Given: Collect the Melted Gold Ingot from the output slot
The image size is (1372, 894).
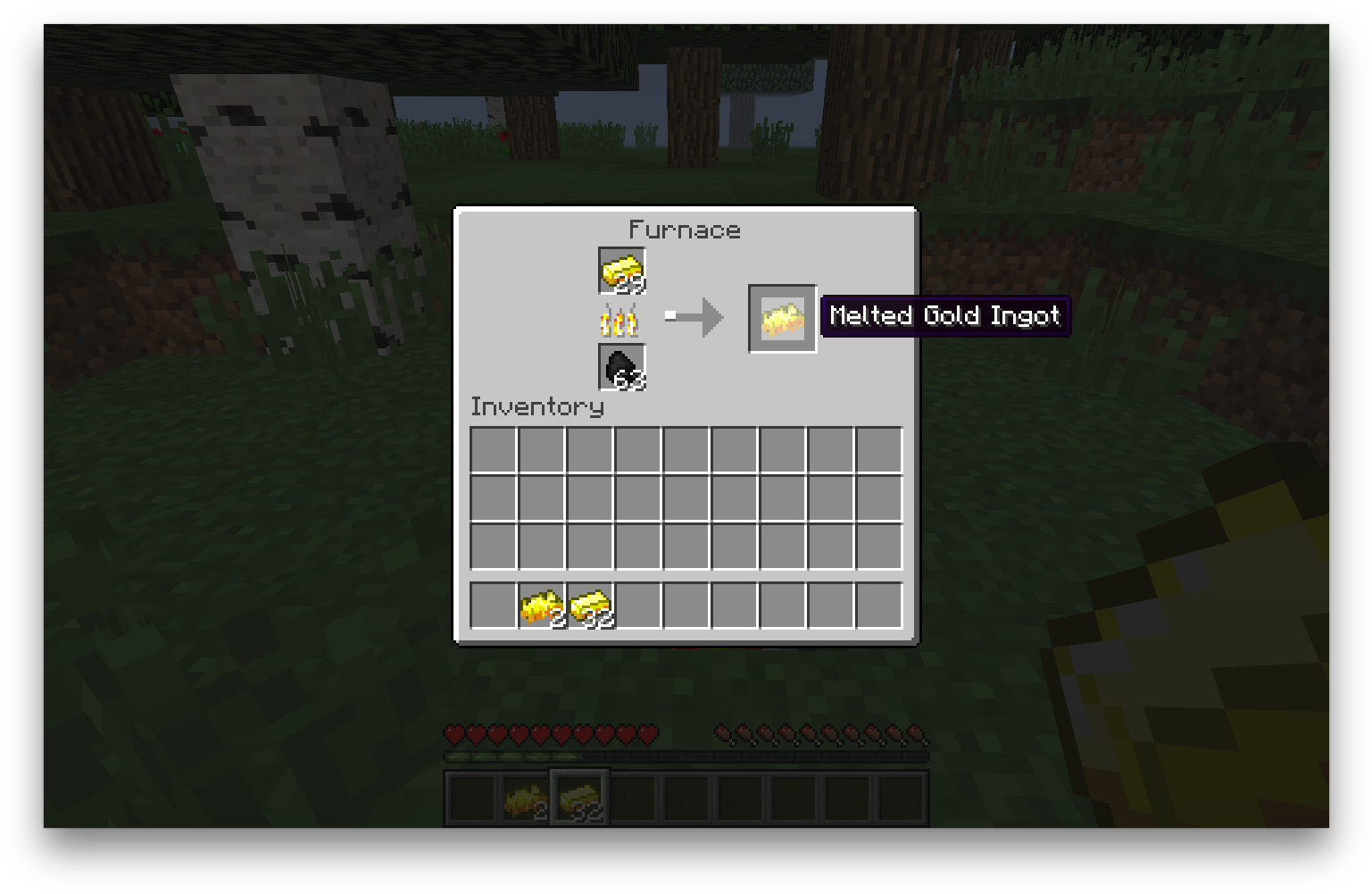Looking at the screenshot, I should click(x=781, y=317).
